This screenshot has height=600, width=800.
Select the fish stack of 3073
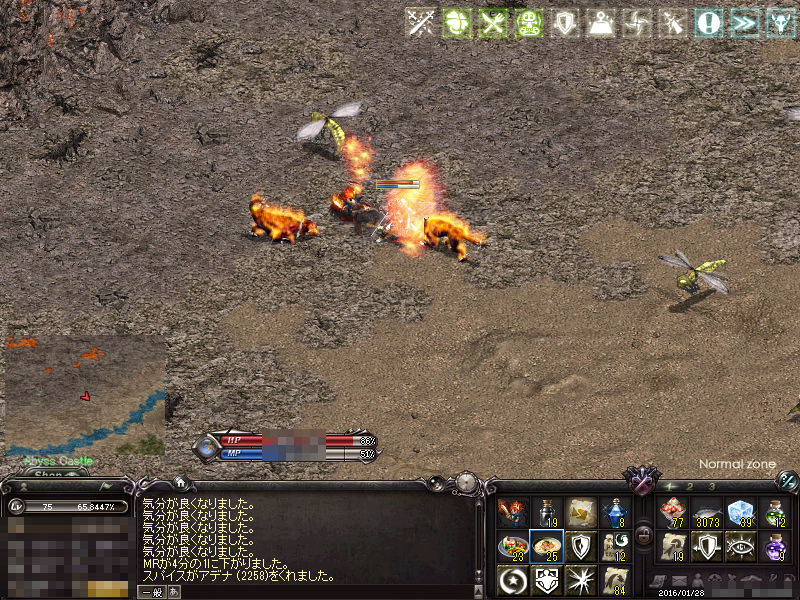(706, 512)
